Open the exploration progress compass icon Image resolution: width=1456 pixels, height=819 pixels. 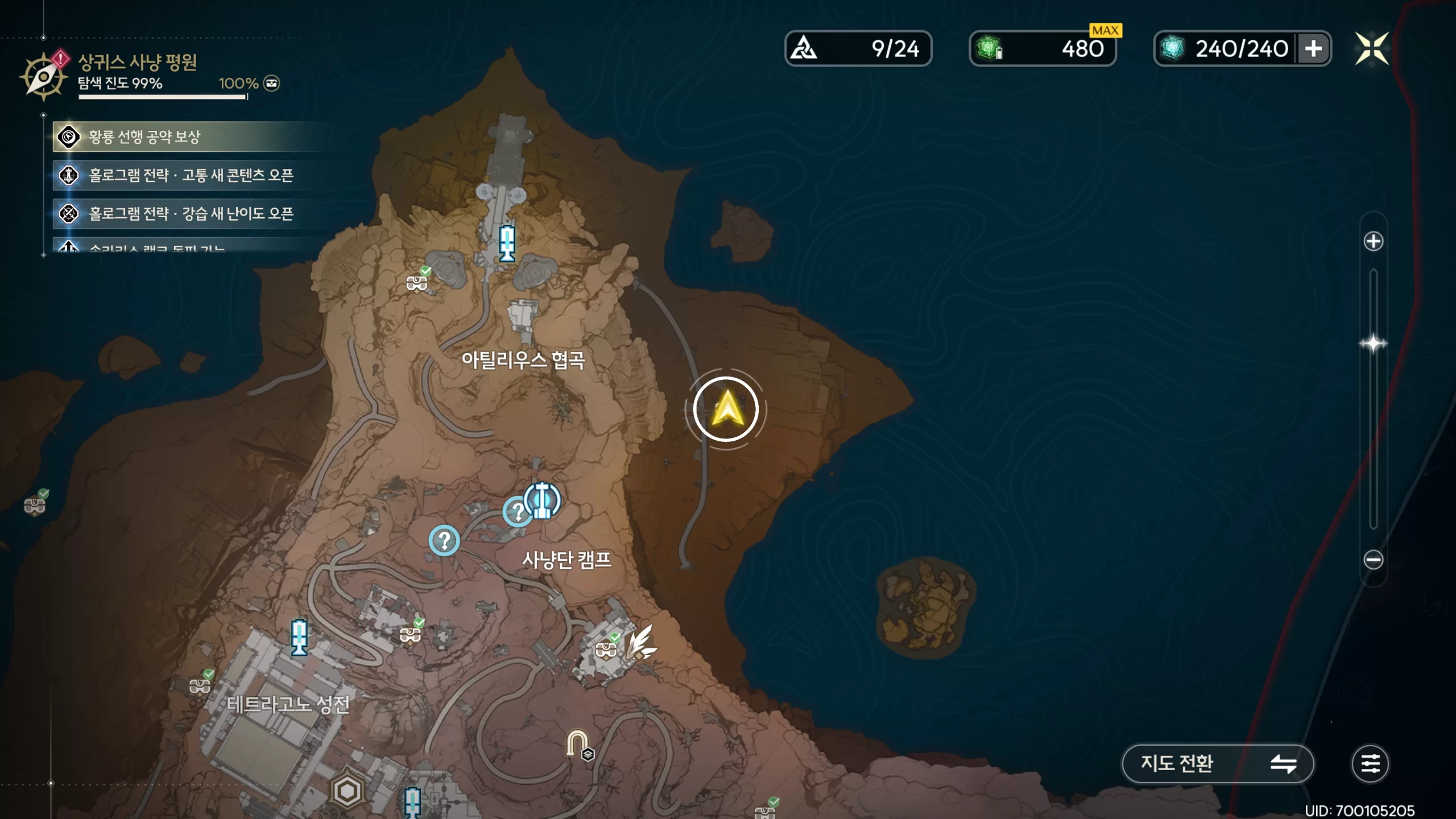point(43,76)
